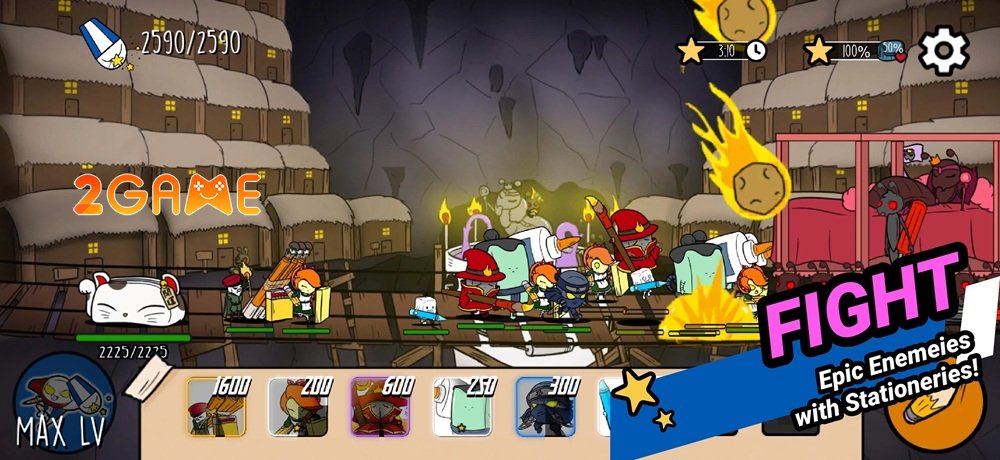This screenshot has width=1000, height=460.
Task: Deploy the 1600-cost red beret pencil unit
Action: [x=216, y=407]
